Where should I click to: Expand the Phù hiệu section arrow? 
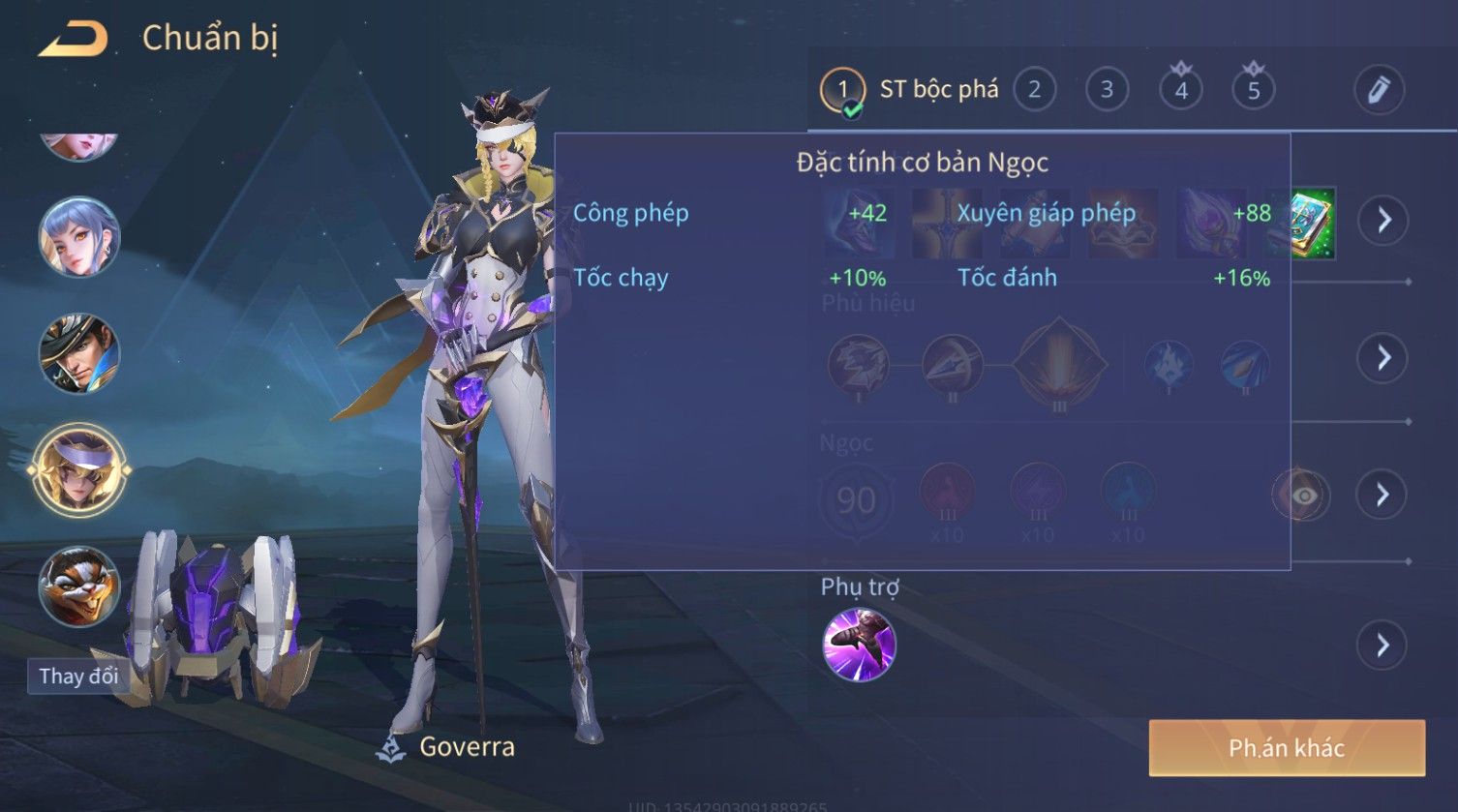[1383, 358]
